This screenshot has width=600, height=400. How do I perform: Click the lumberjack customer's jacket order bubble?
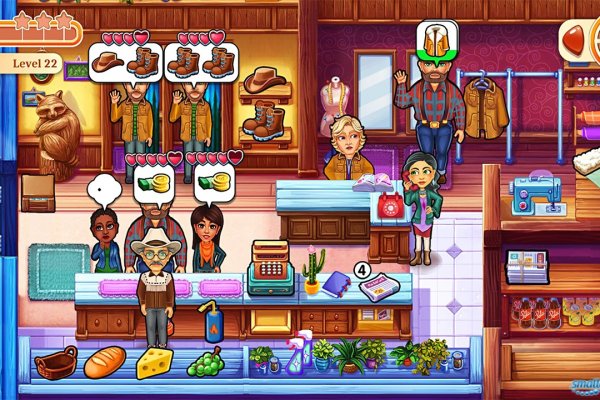434,40
